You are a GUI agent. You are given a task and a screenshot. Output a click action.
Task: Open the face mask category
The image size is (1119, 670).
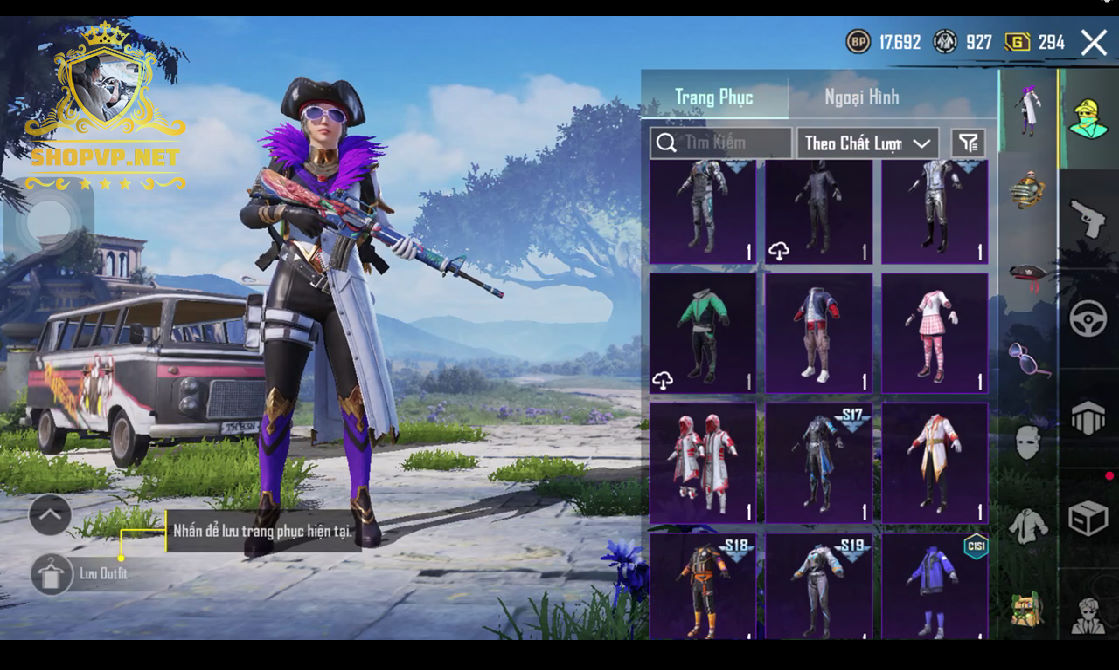pos(1029,442)
